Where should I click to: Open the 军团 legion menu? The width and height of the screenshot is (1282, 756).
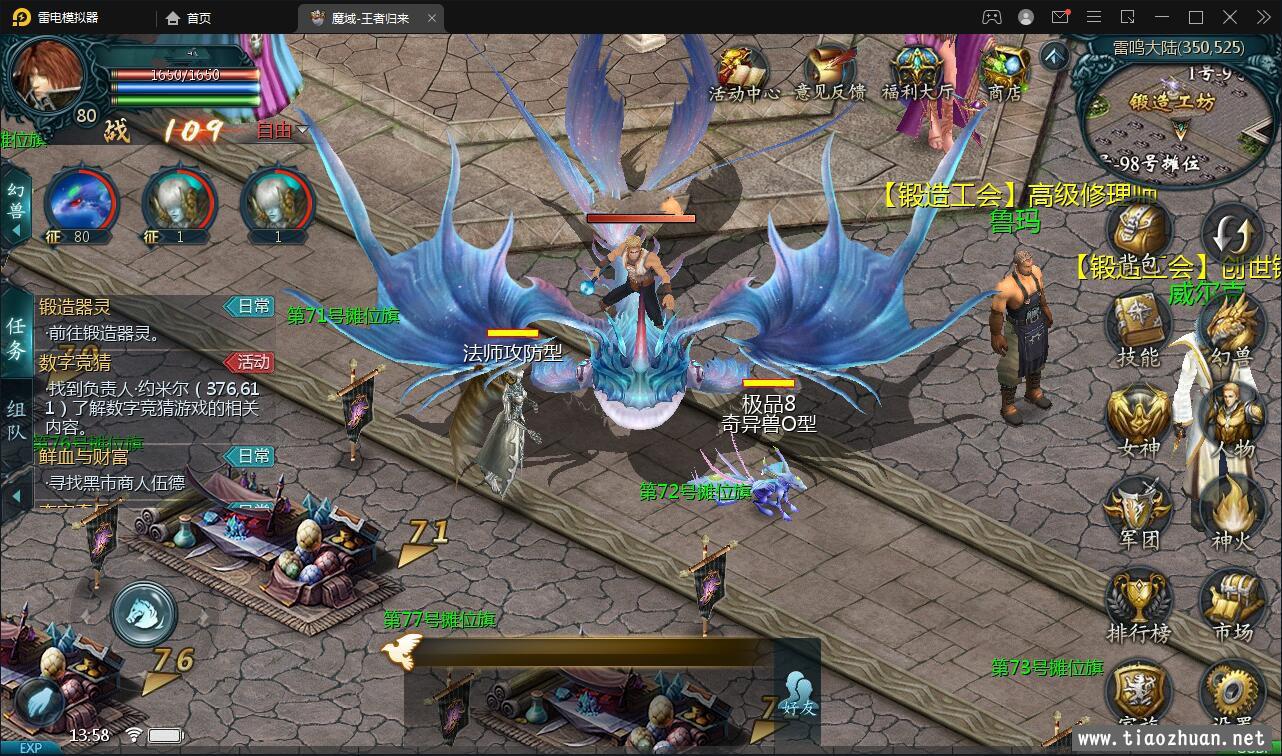pyautogui.click(x=1138, y=512)
